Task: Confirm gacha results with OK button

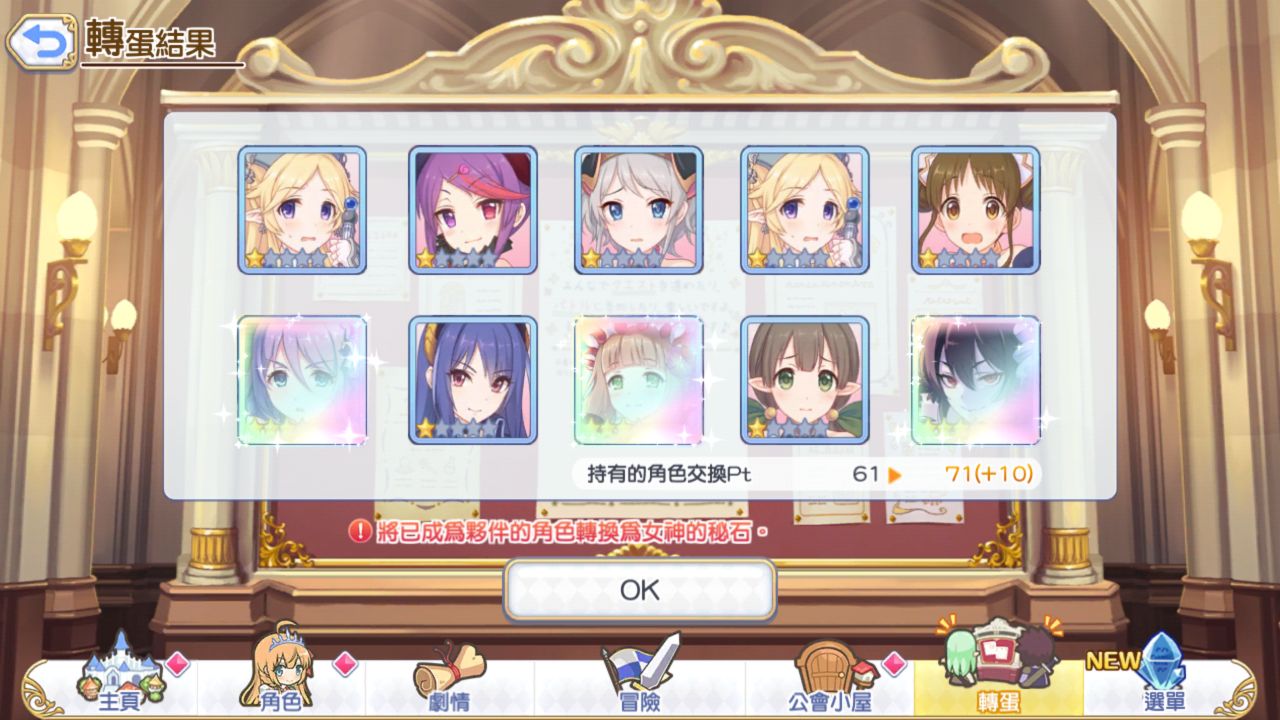Action: coord(640,590)
